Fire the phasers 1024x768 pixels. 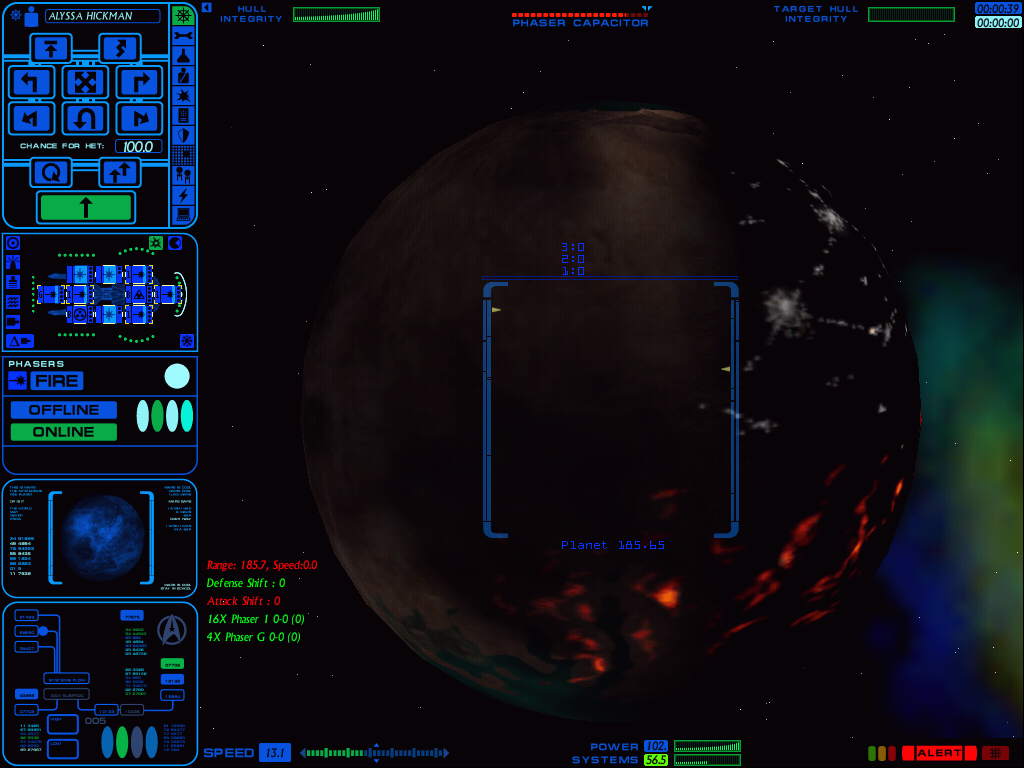pyautogui.click(x=56, y=380)
